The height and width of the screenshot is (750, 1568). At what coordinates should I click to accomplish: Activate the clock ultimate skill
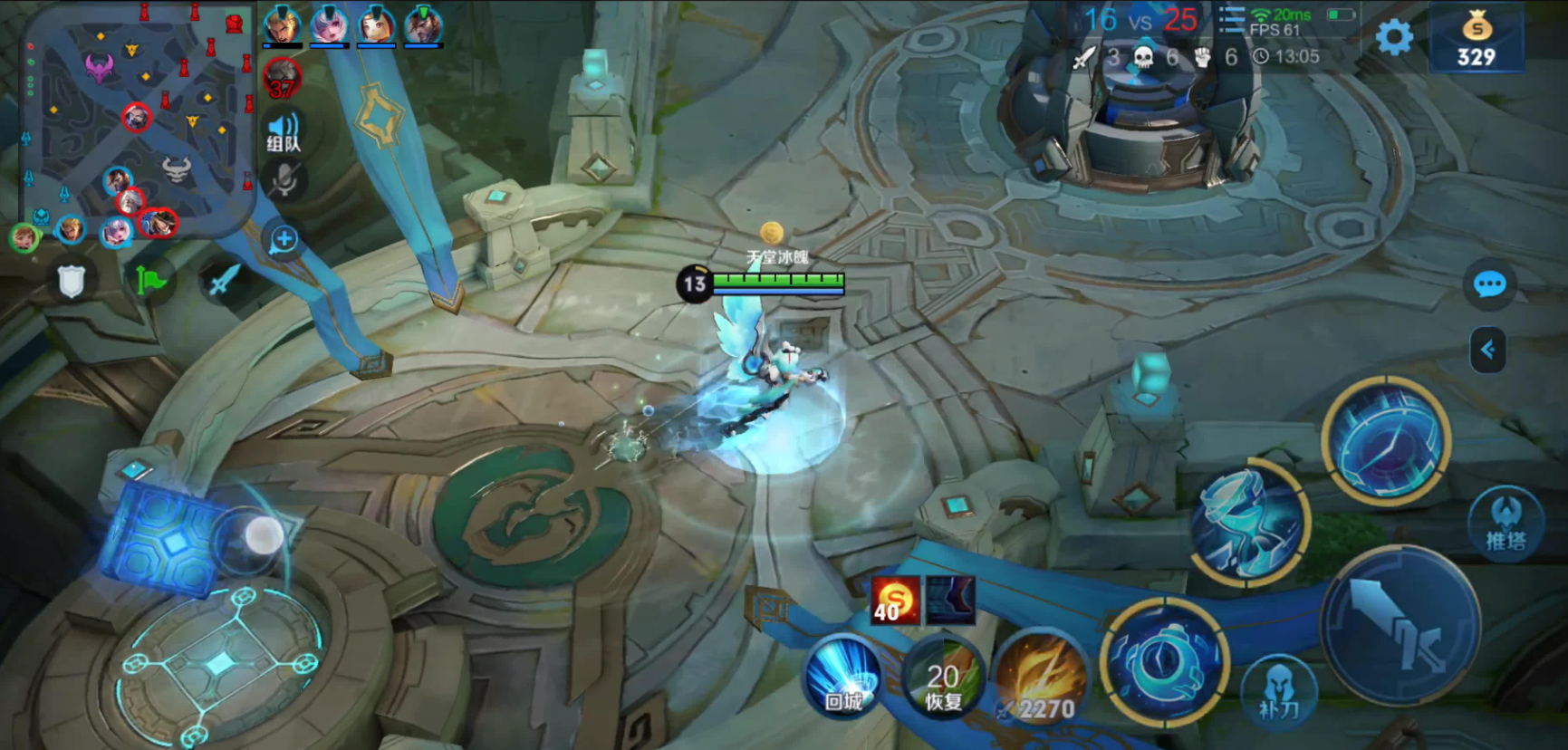pos(1386,440)
